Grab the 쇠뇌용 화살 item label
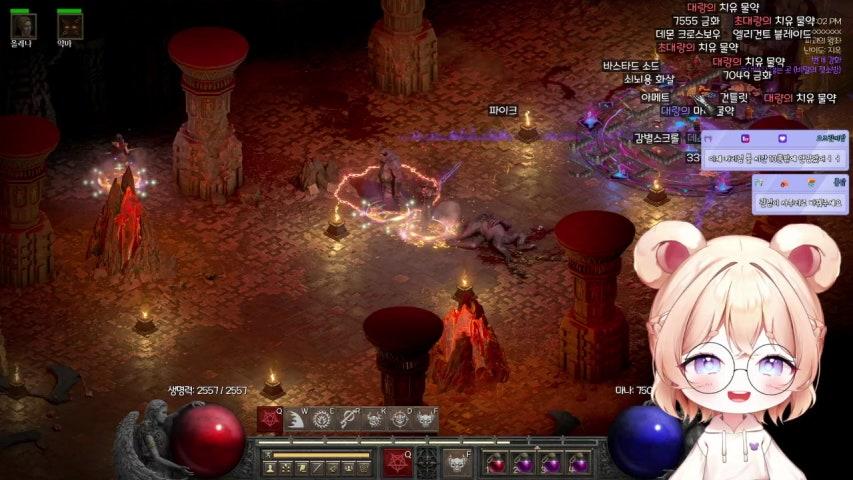 click(648, 79)
